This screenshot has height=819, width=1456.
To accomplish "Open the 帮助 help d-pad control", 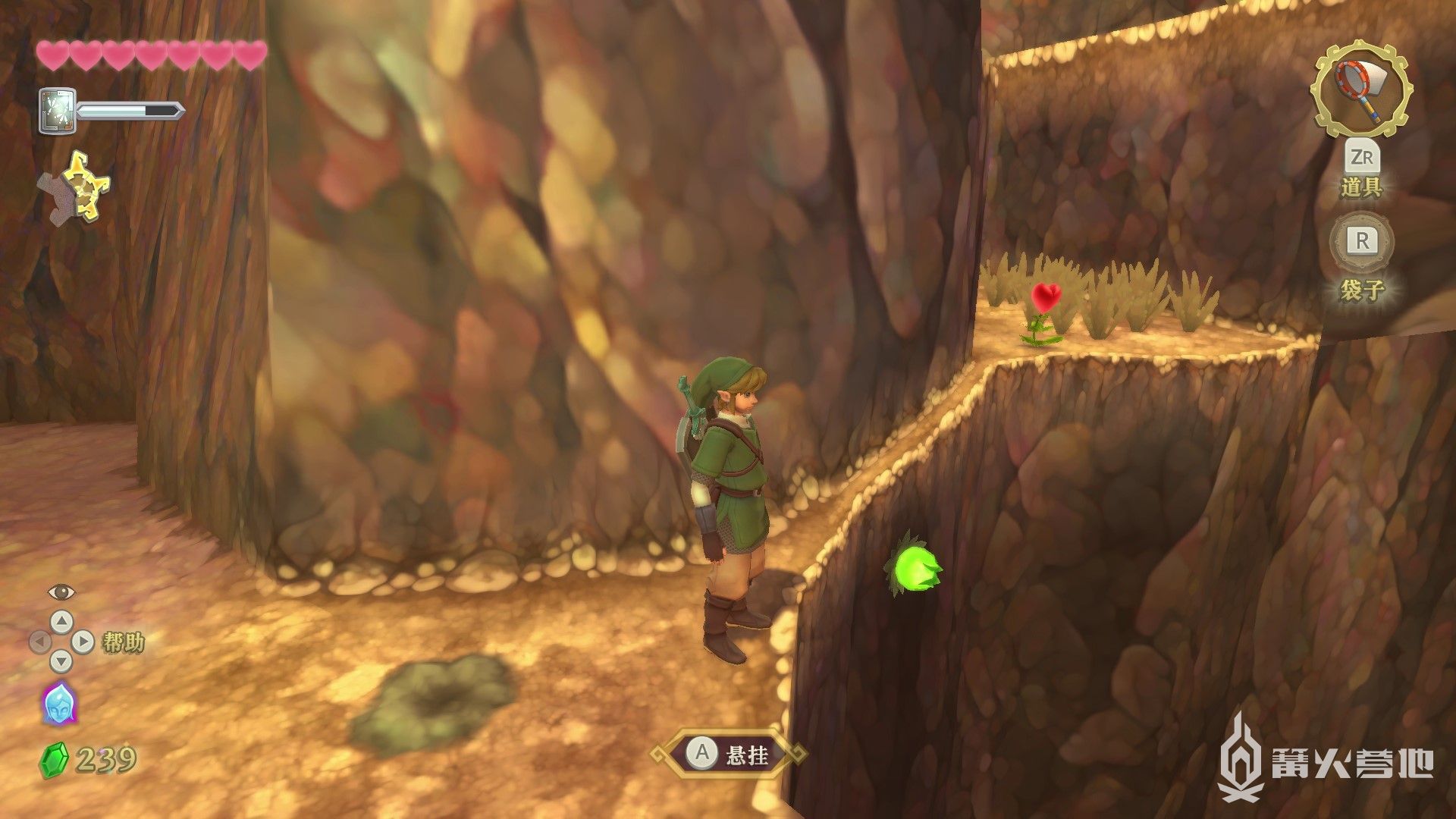I will point(61,642).
